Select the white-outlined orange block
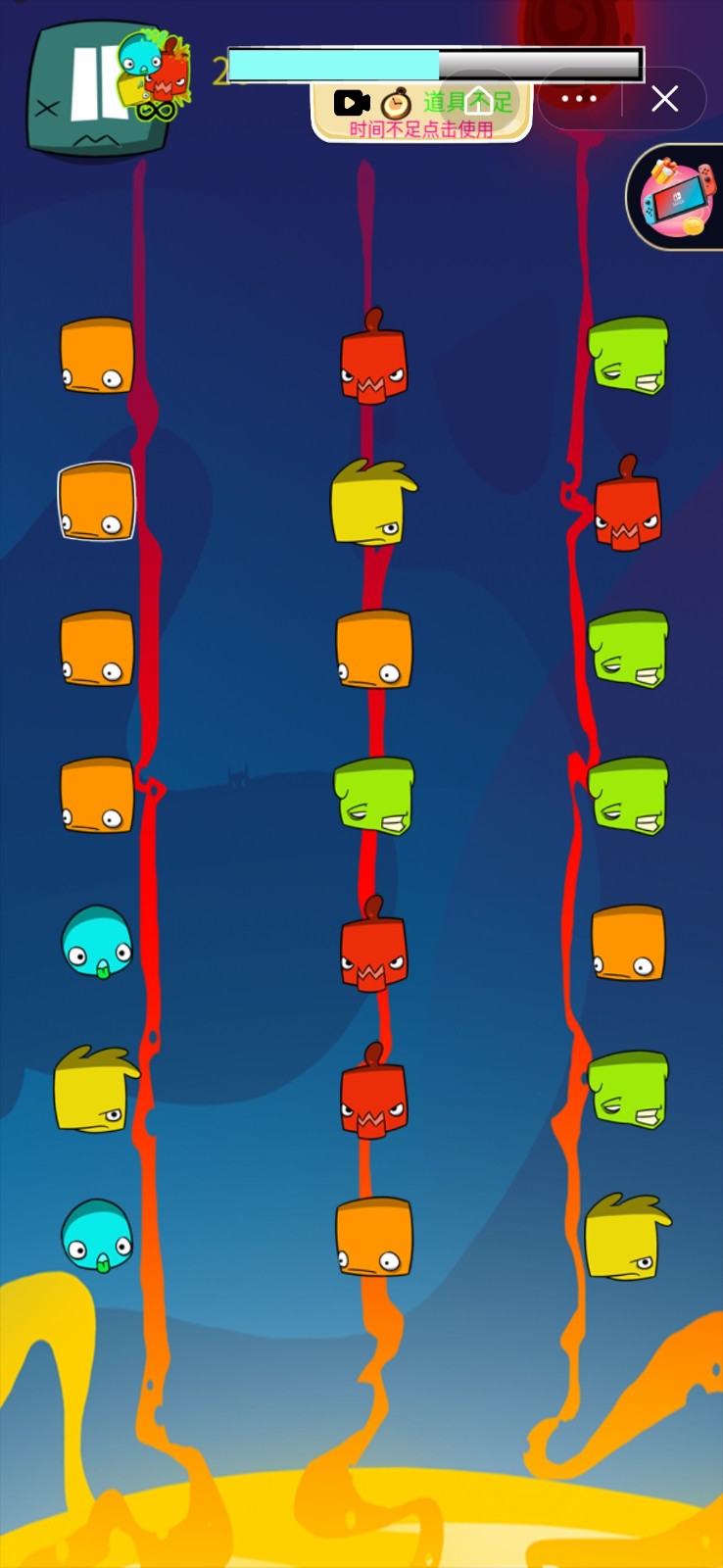Screen dimensions: 723x1568 pyautogui.click(x=96, y=501)
